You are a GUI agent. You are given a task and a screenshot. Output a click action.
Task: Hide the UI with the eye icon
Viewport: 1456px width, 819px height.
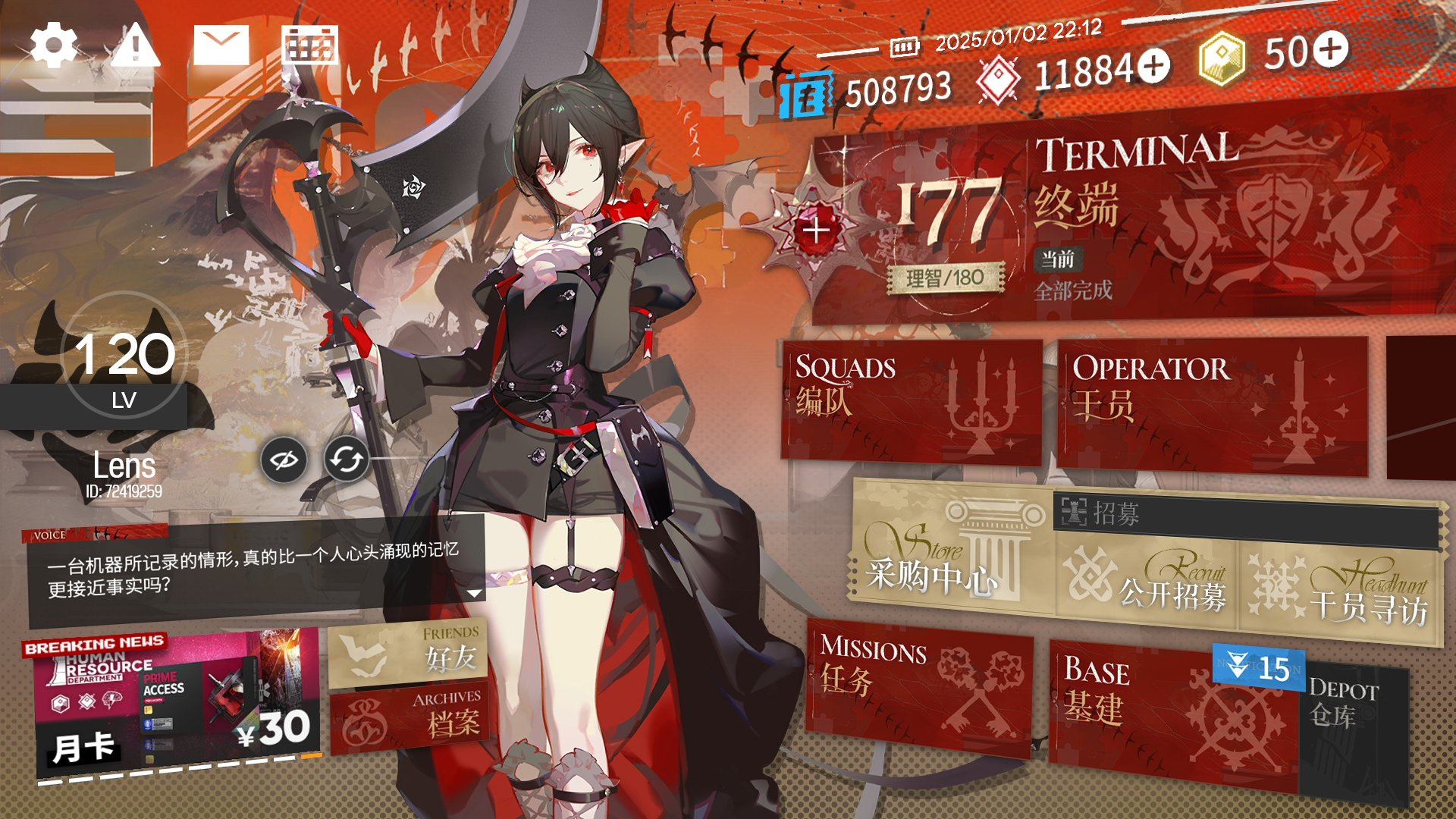[x=284, y=460]
